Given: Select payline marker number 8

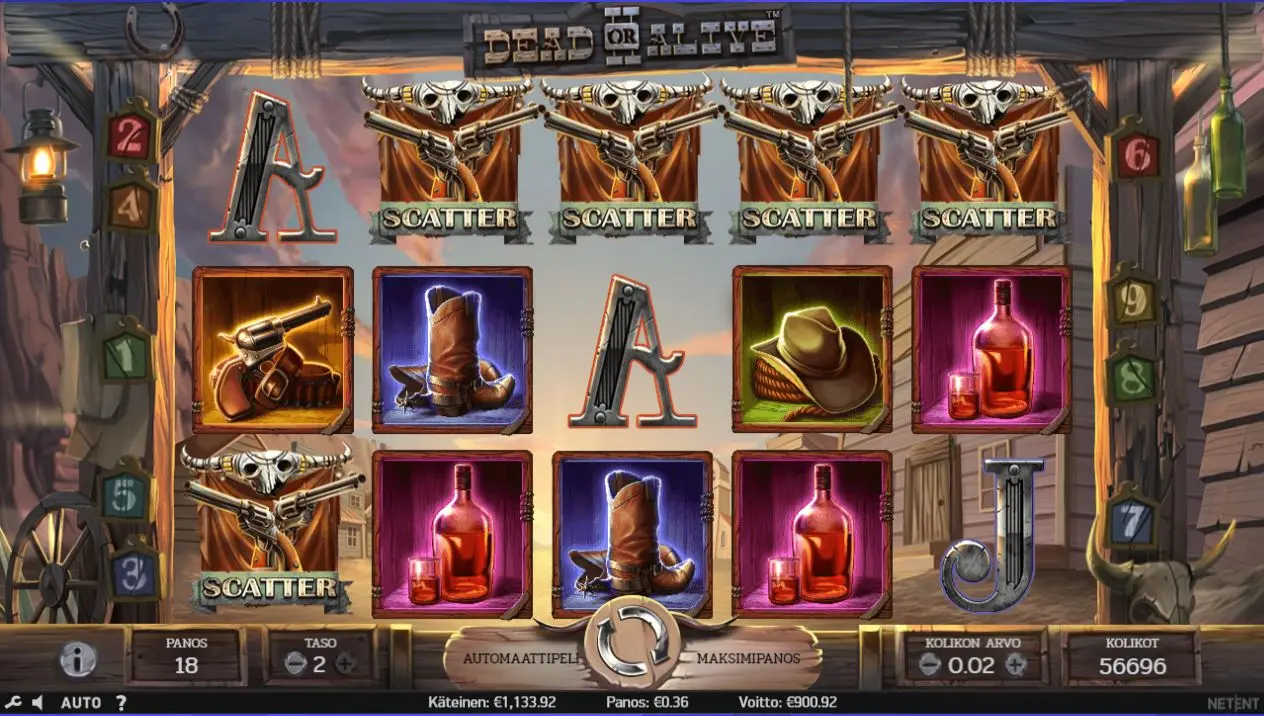Looking at the screenshot, I should (1133, 377).
